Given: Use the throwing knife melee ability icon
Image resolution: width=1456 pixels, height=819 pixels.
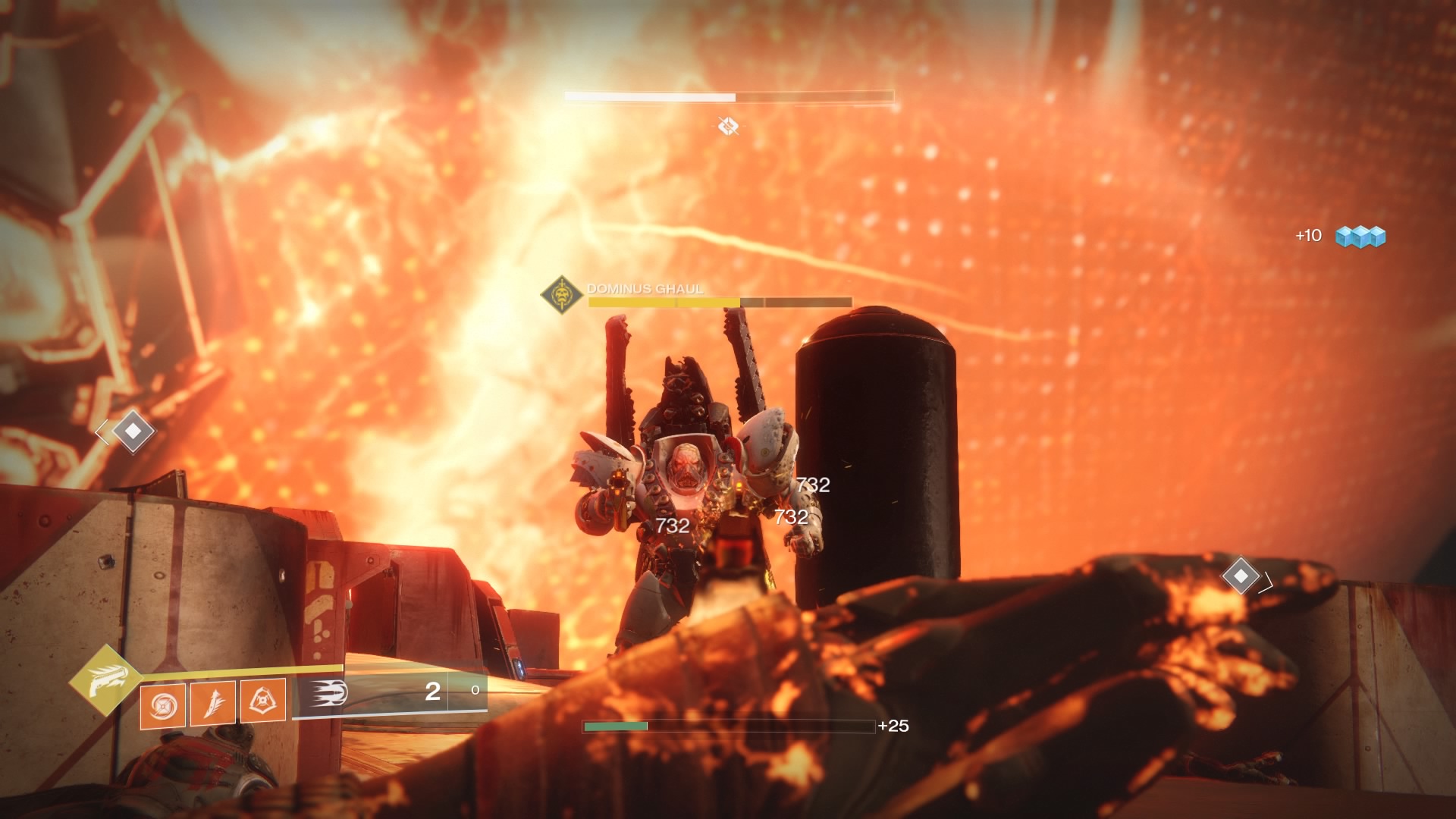Looking at the screenshot, I should [212, 701].
